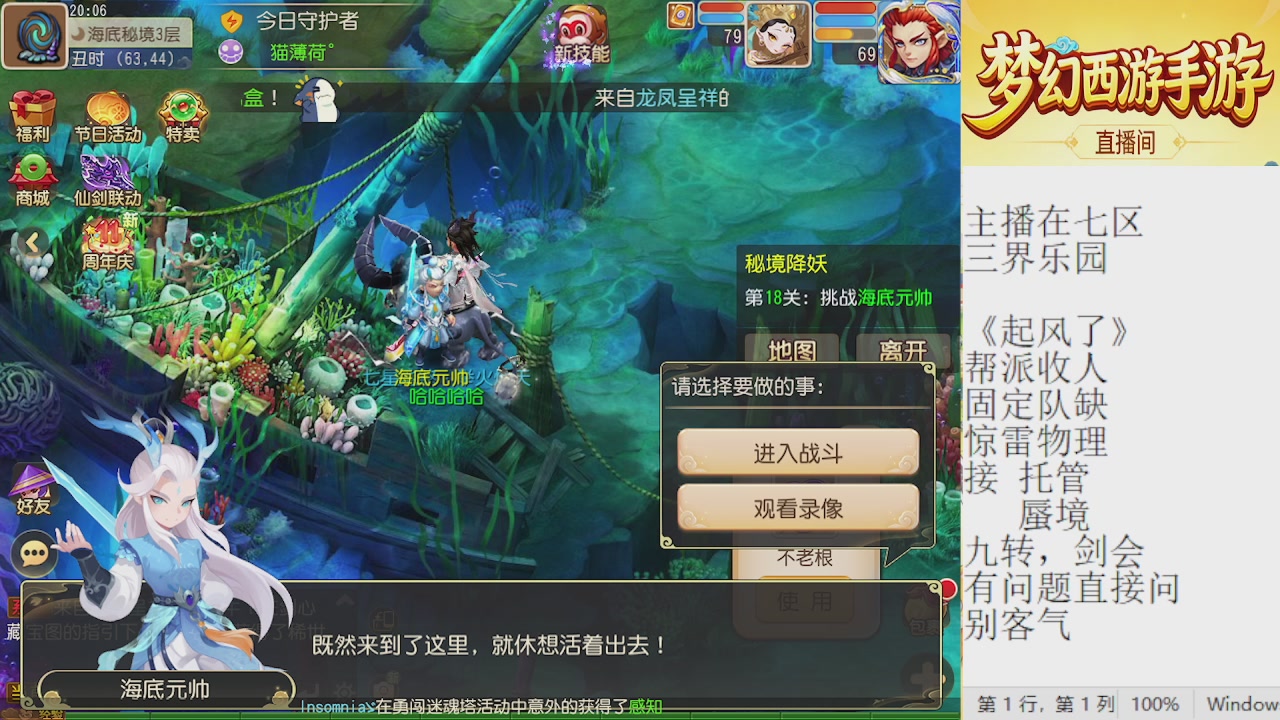Image resolution: width=1280 pixels, height=720 pixels.
Task: Collapse the left activity sidebar with the arrow
Action: pos(33,241)
